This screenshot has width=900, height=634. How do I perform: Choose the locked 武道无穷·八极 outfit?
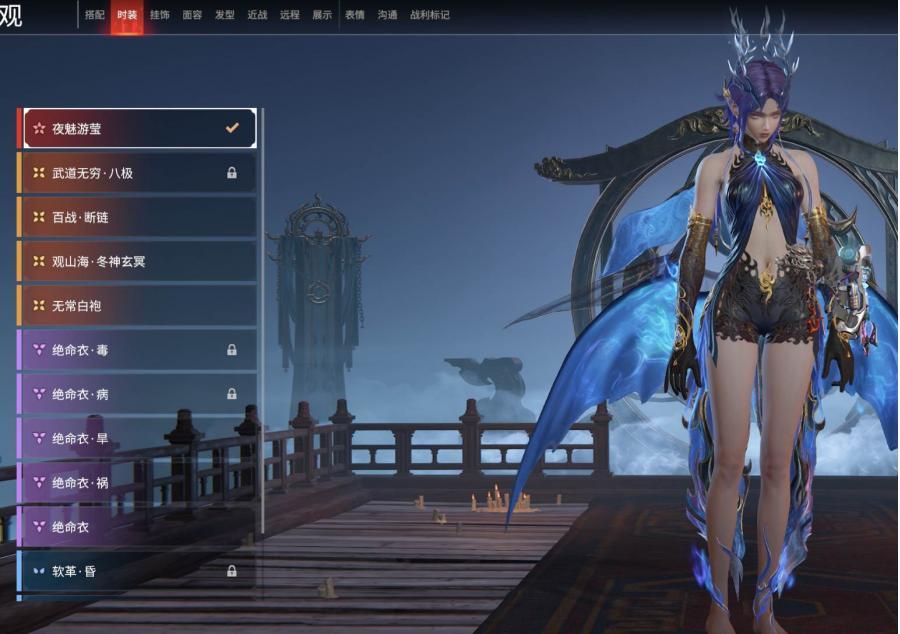pyautogui.click(x=138, y=173)
